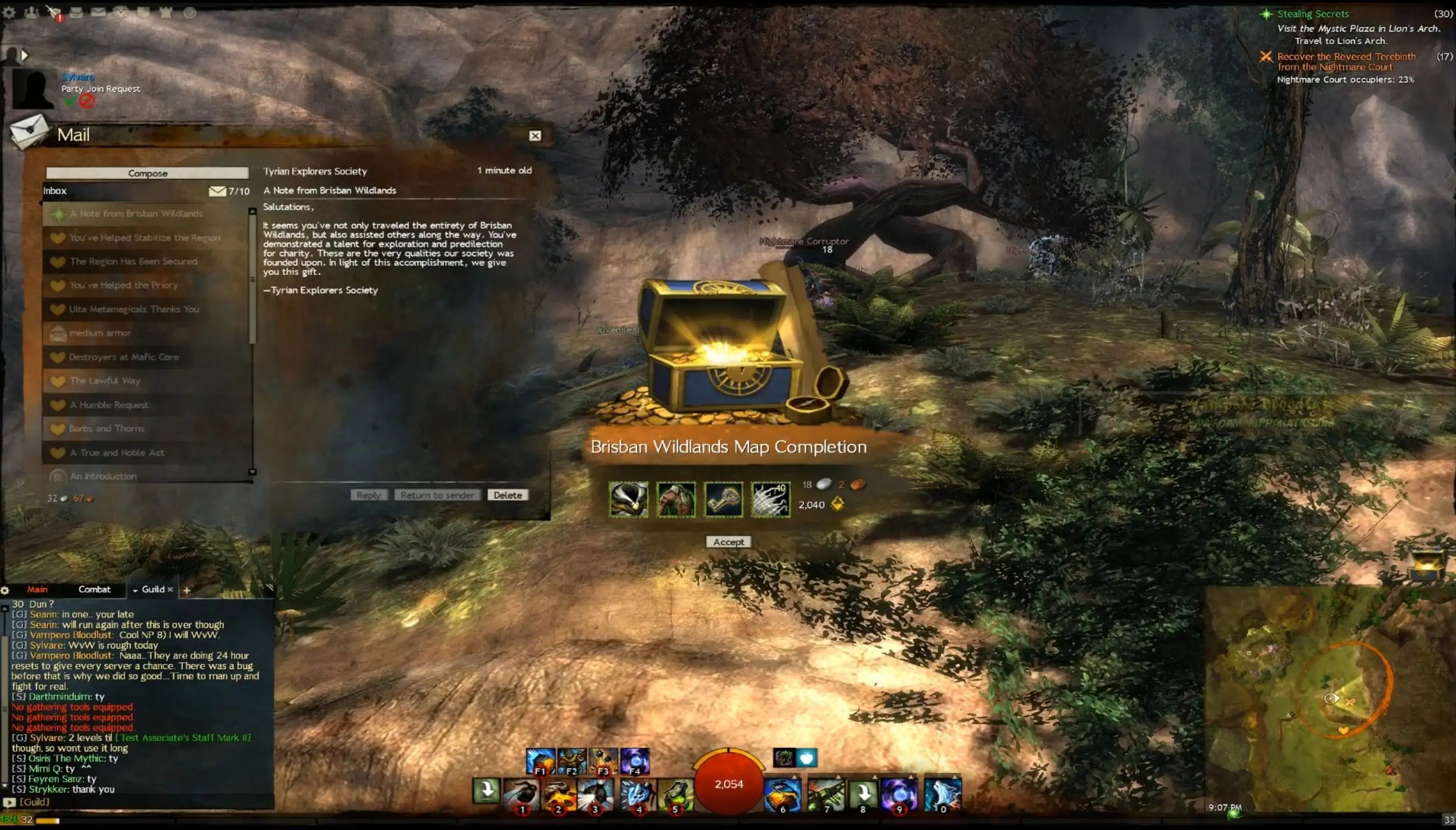Accept the Brisban Wildlands map completion reward
The image size is (1456, 830).
pyautogui.click(x=729, y=542)
